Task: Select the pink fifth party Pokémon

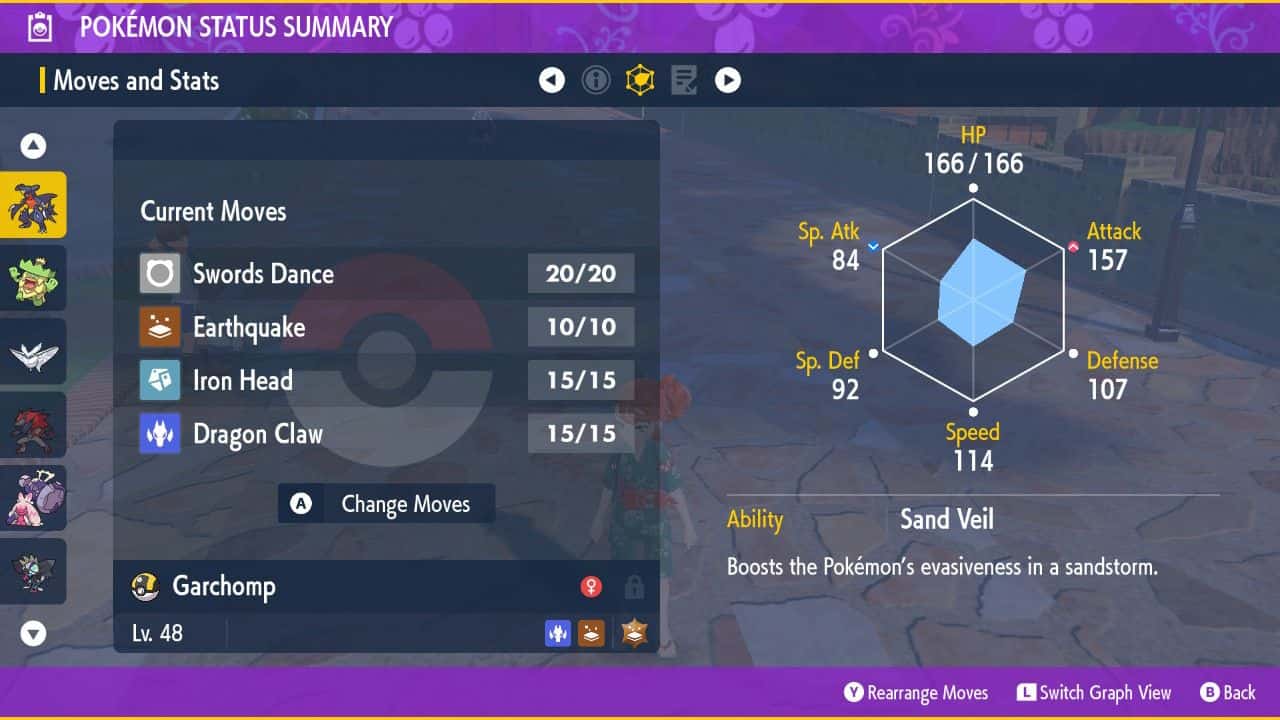Action: 33,498
